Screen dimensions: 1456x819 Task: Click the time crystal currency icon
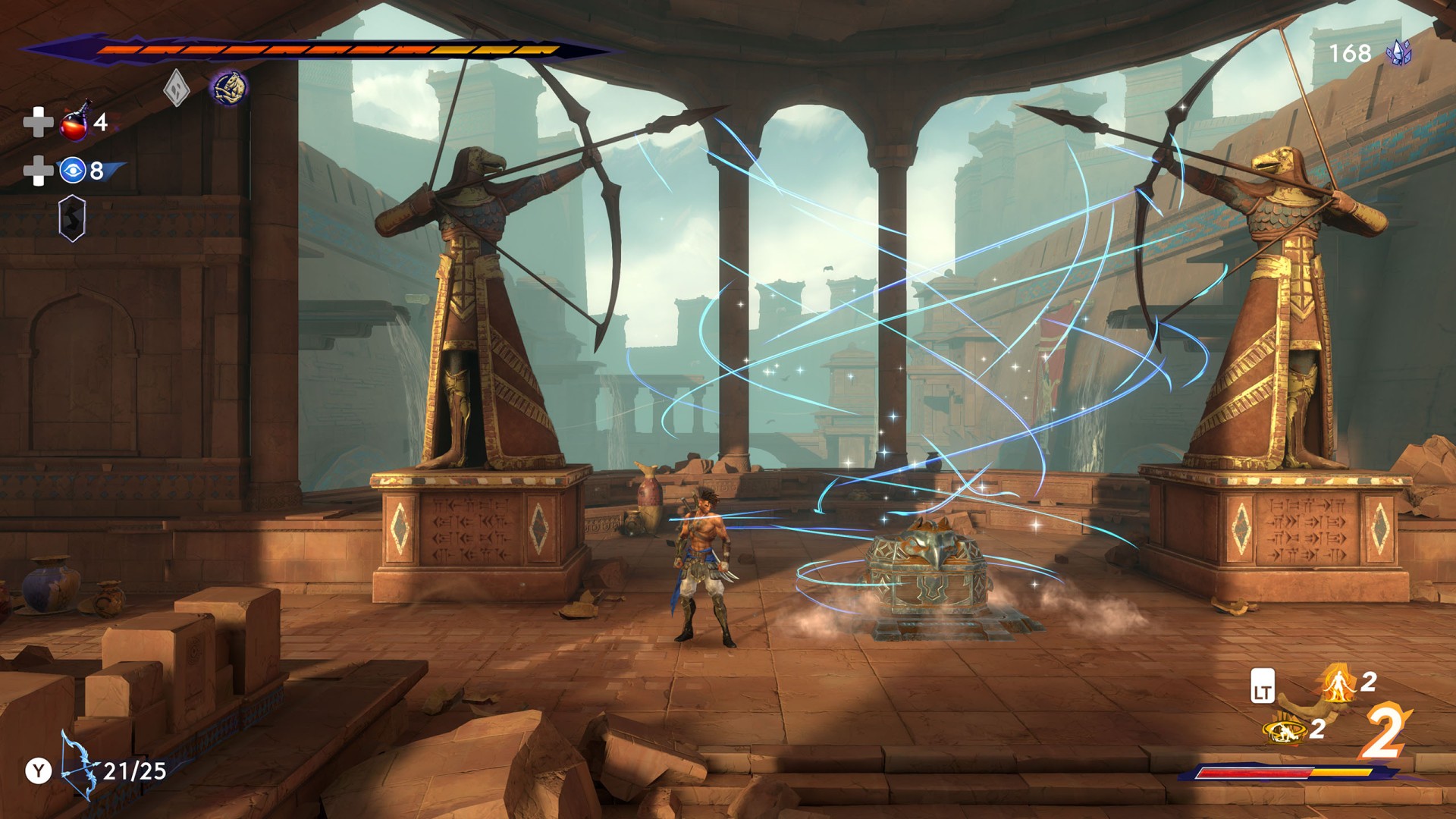pos(1398,52)
